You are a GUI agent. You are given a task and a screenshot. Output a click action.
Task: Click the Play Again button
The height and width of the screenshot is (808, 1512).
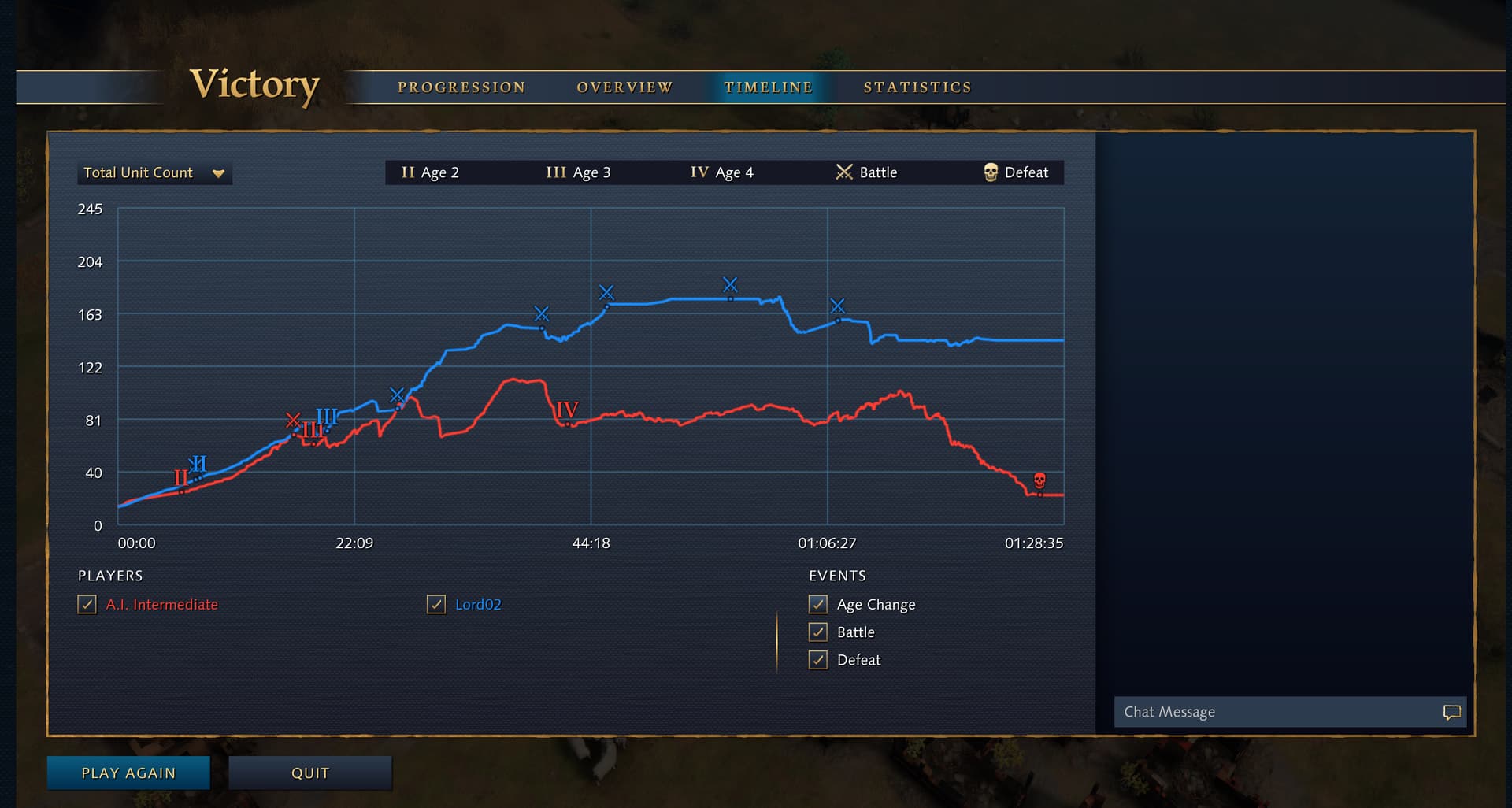pyautogui.click(x=128, y=773)
